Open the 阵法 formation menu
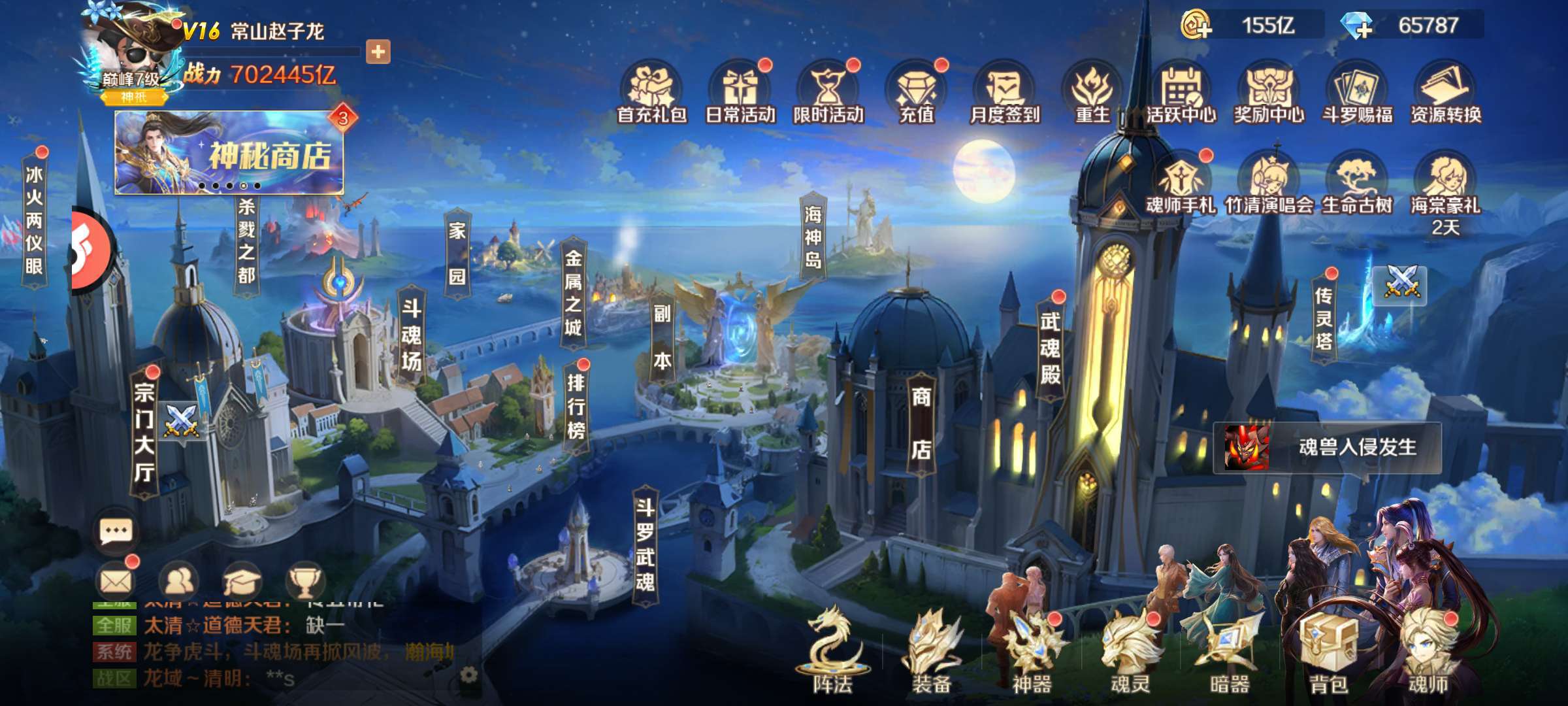Image resolution: width=1568 pixels, height=706 pixels. (832, 654)
